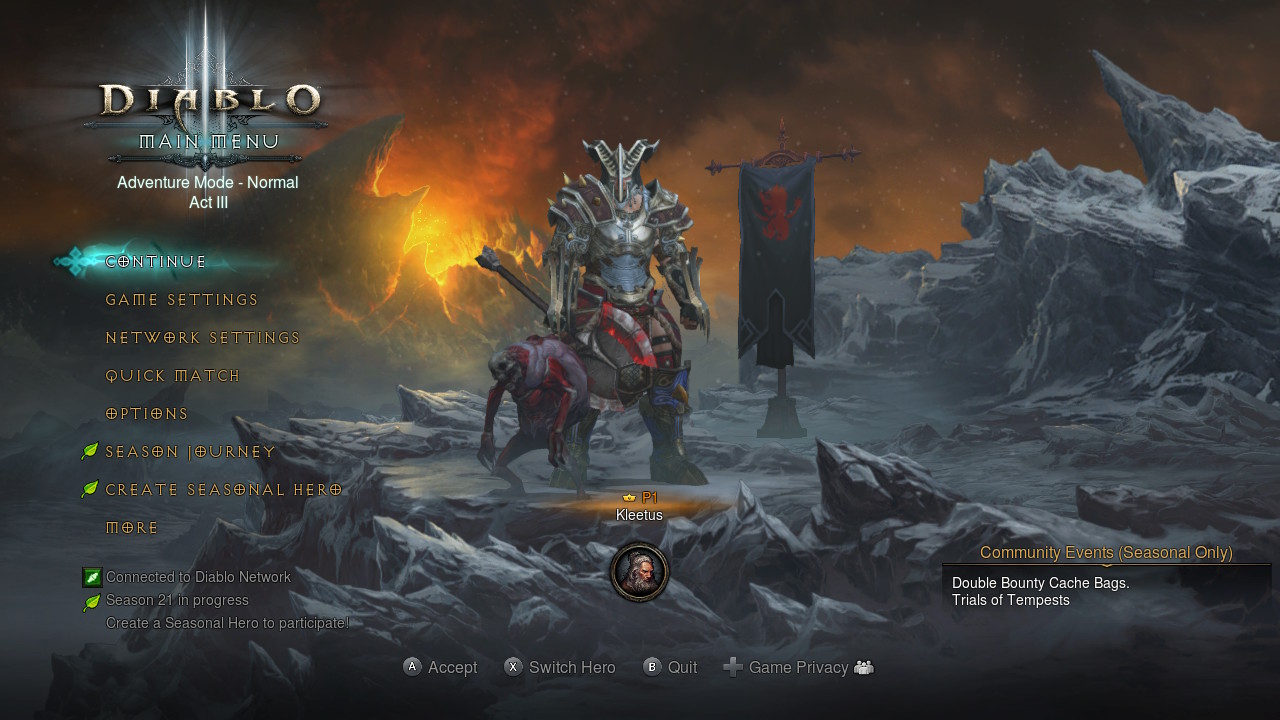View the Season Journey
Screen dimensions: 1280x720
pyautogui.click(x=190, y=452)
